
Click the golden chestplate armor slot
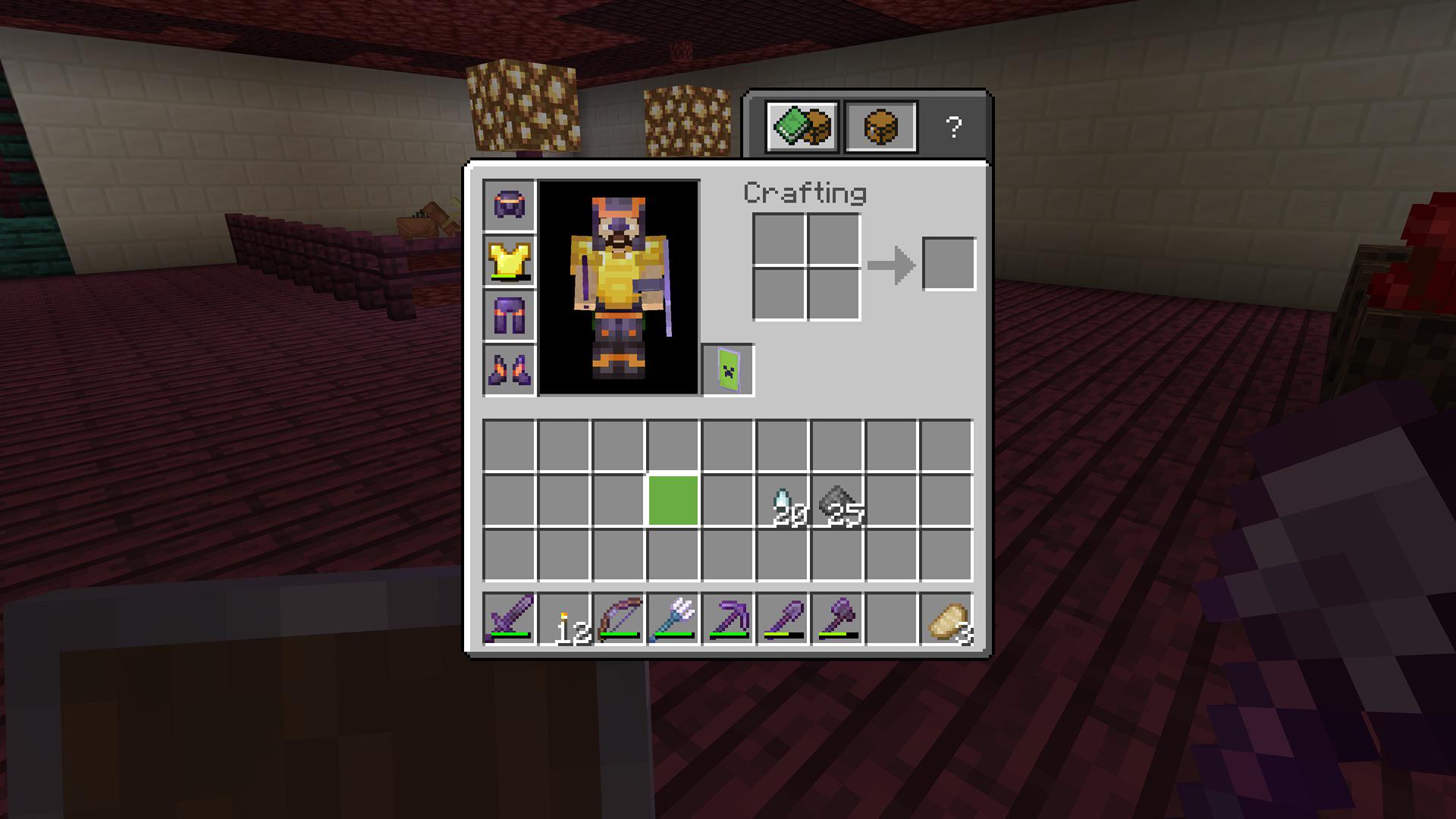(510, 262)
